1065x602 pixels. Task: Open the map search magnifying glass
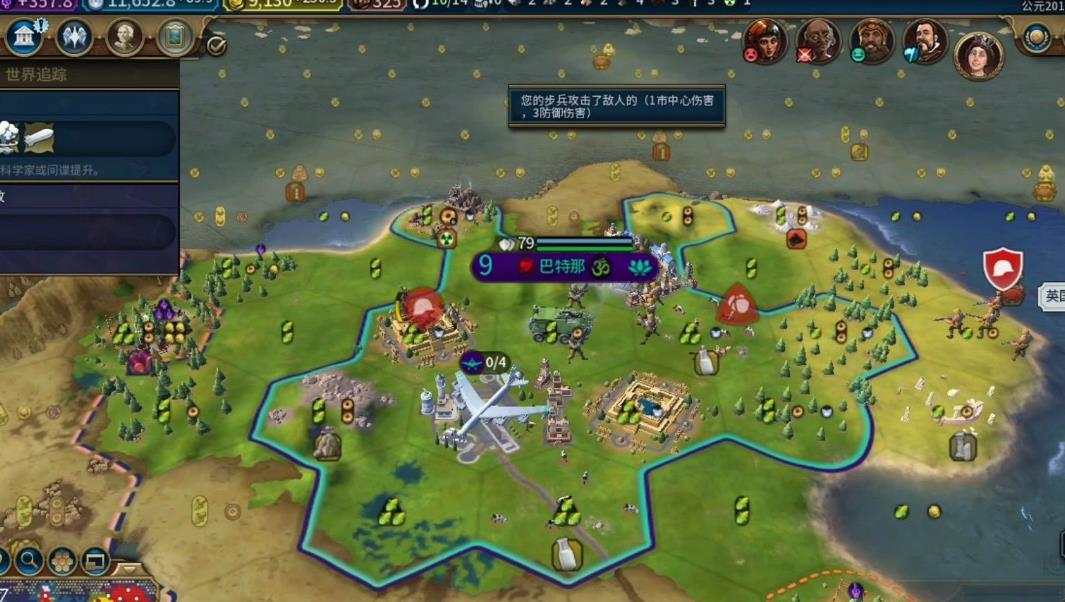(29, 560)
